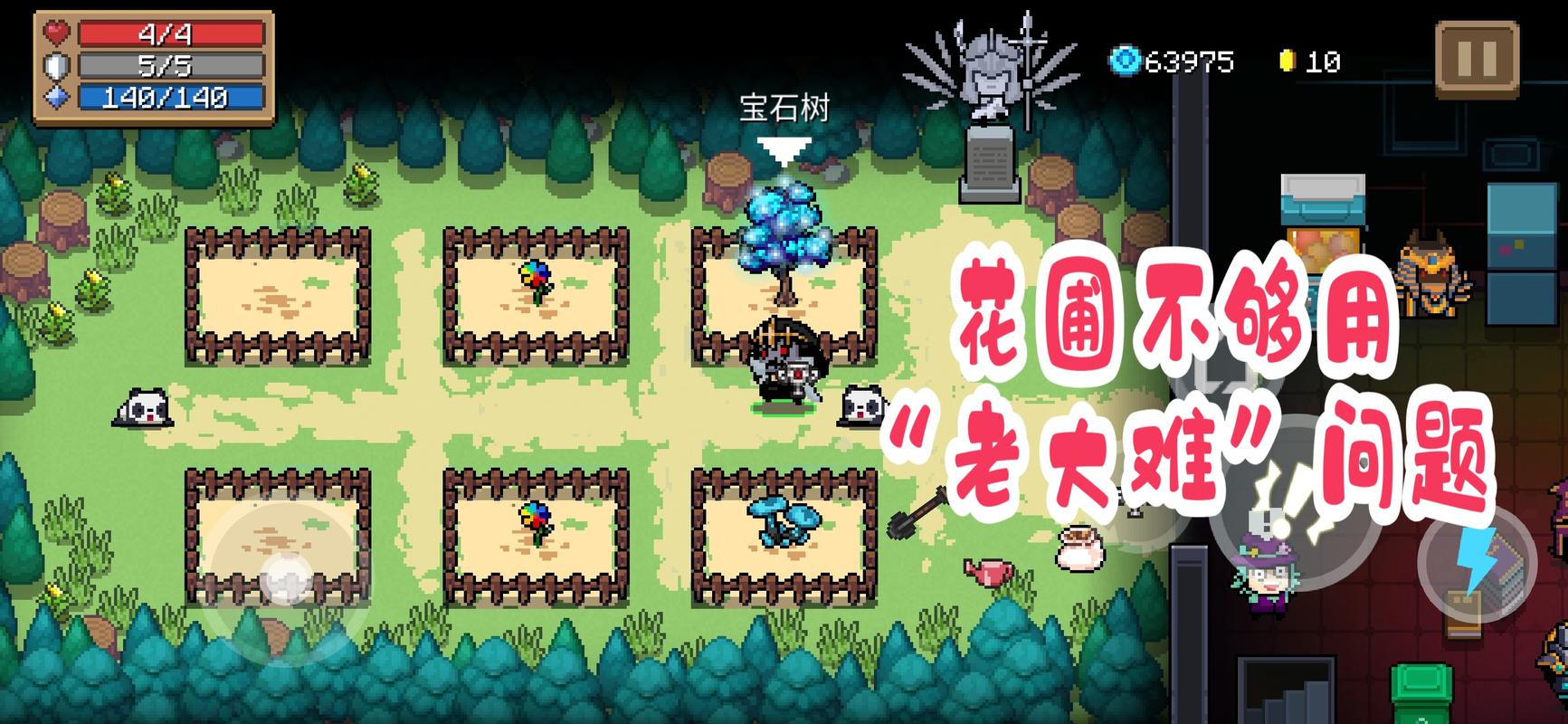
Task: Tap the arrow marker below the 宝石树 label
Action: [785, 142]
